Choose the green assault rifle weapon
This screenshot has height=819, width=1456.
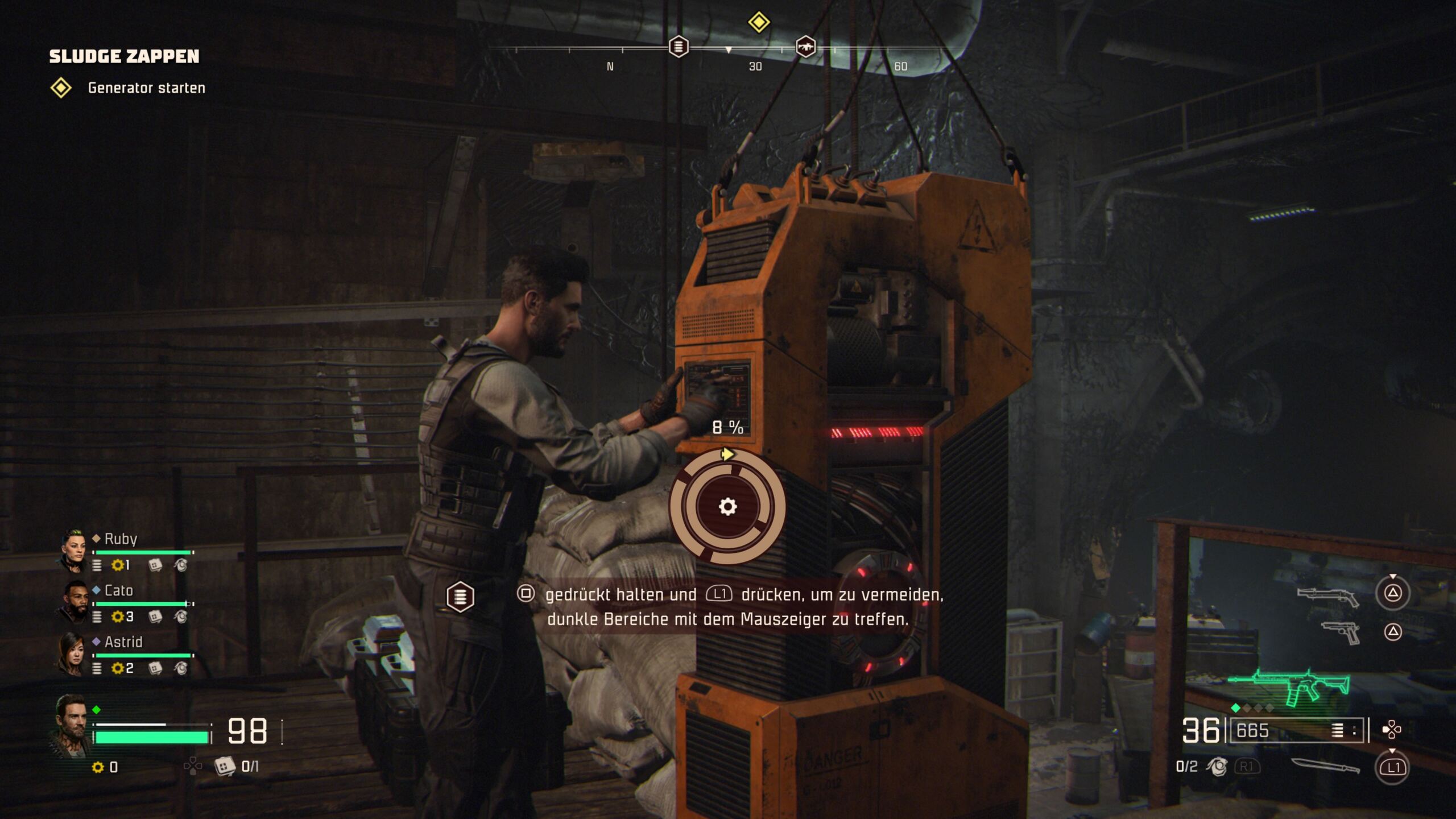tap(1290, 687)
